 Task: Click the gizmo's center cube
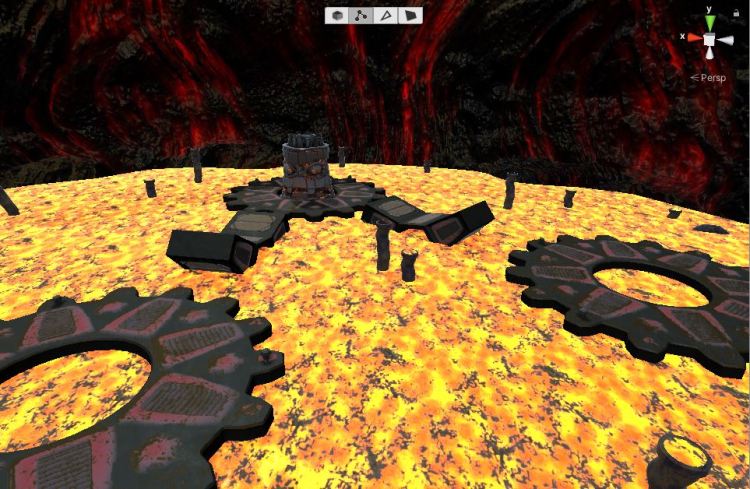click(x=709, y=39)
